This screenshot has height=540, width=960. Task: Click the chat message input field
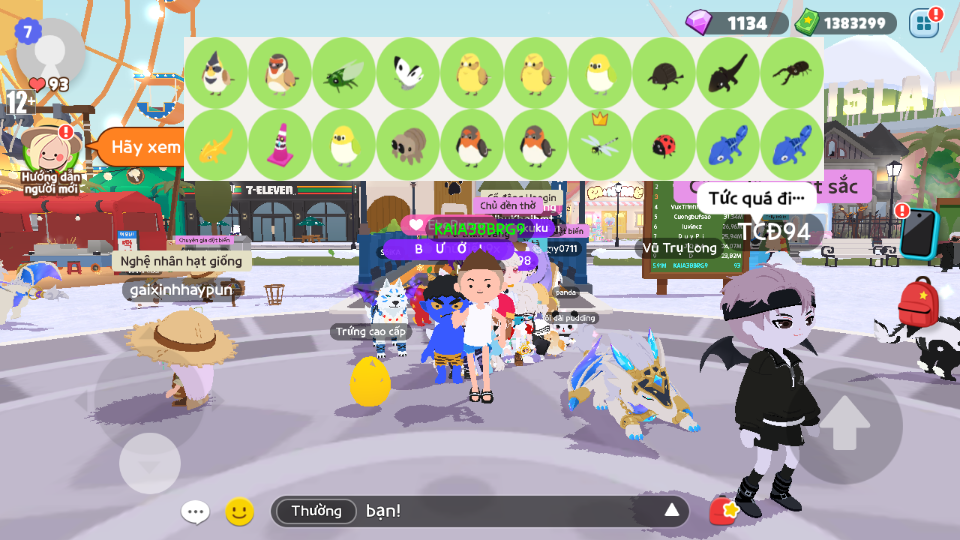500,511
